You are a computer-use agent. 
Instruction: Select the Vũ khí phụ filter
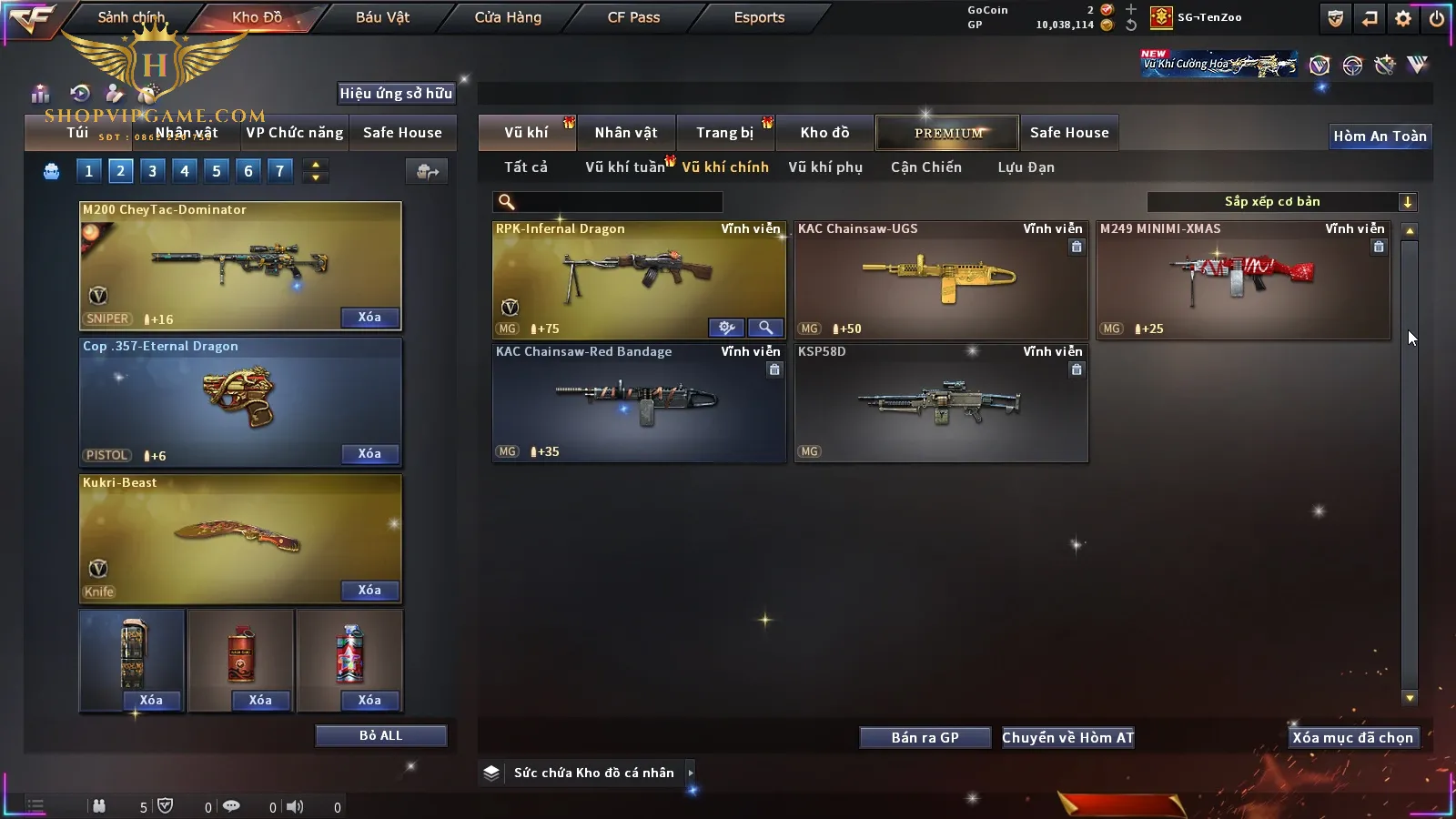coord(824,167)
